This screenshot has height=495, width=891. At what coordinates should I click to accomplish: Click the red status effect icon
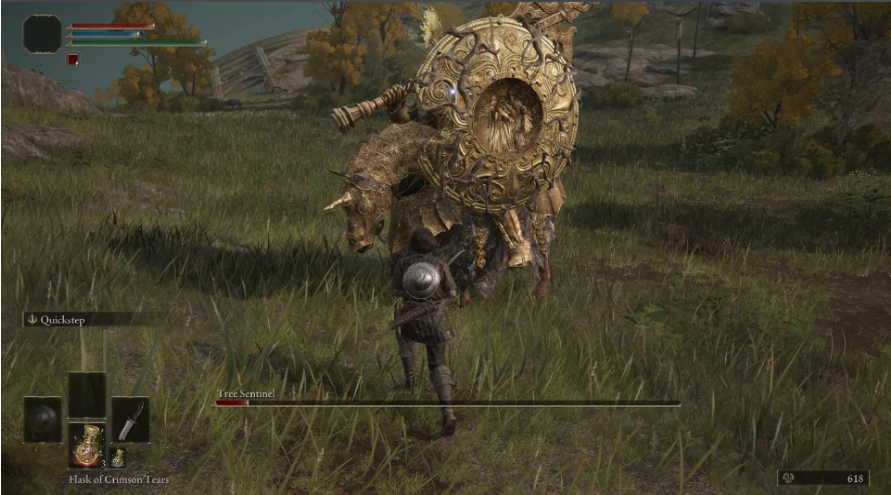[x=72, y=59]
